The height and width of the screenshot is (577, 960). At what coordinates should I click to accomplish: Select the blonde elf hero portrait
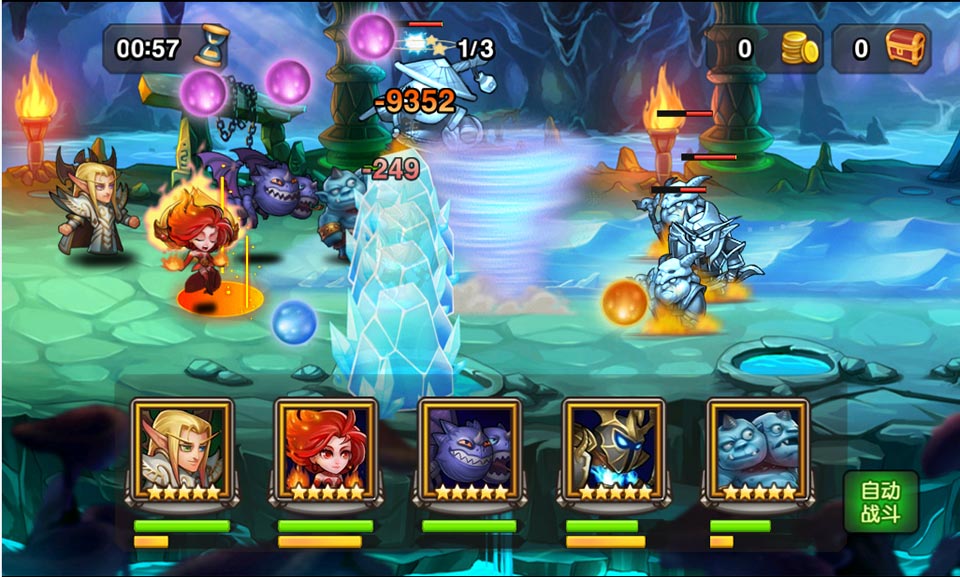pos(182,448)
